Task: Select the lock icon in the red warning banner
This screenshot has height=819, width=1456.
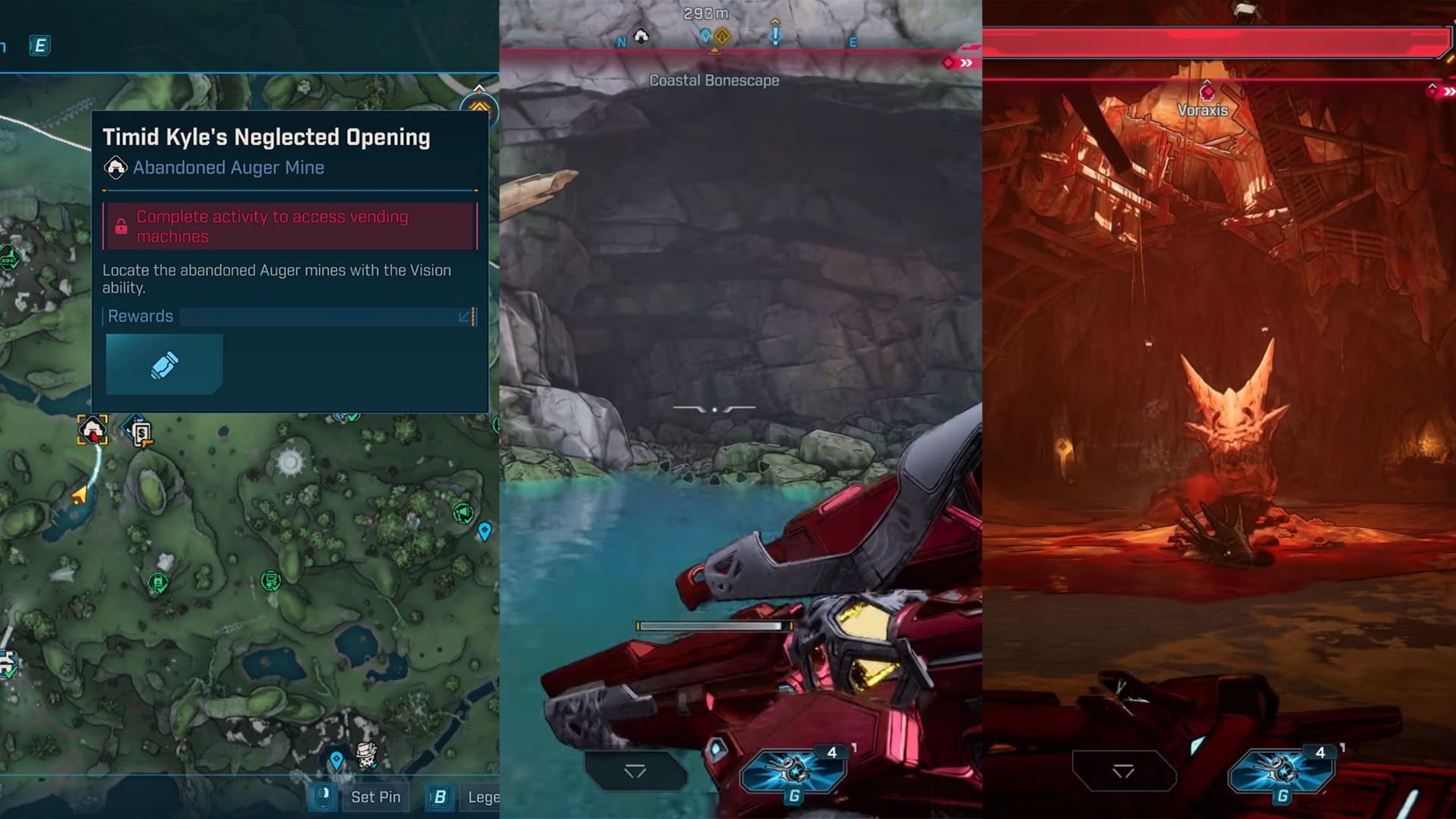Action: (x=121, y=225)
